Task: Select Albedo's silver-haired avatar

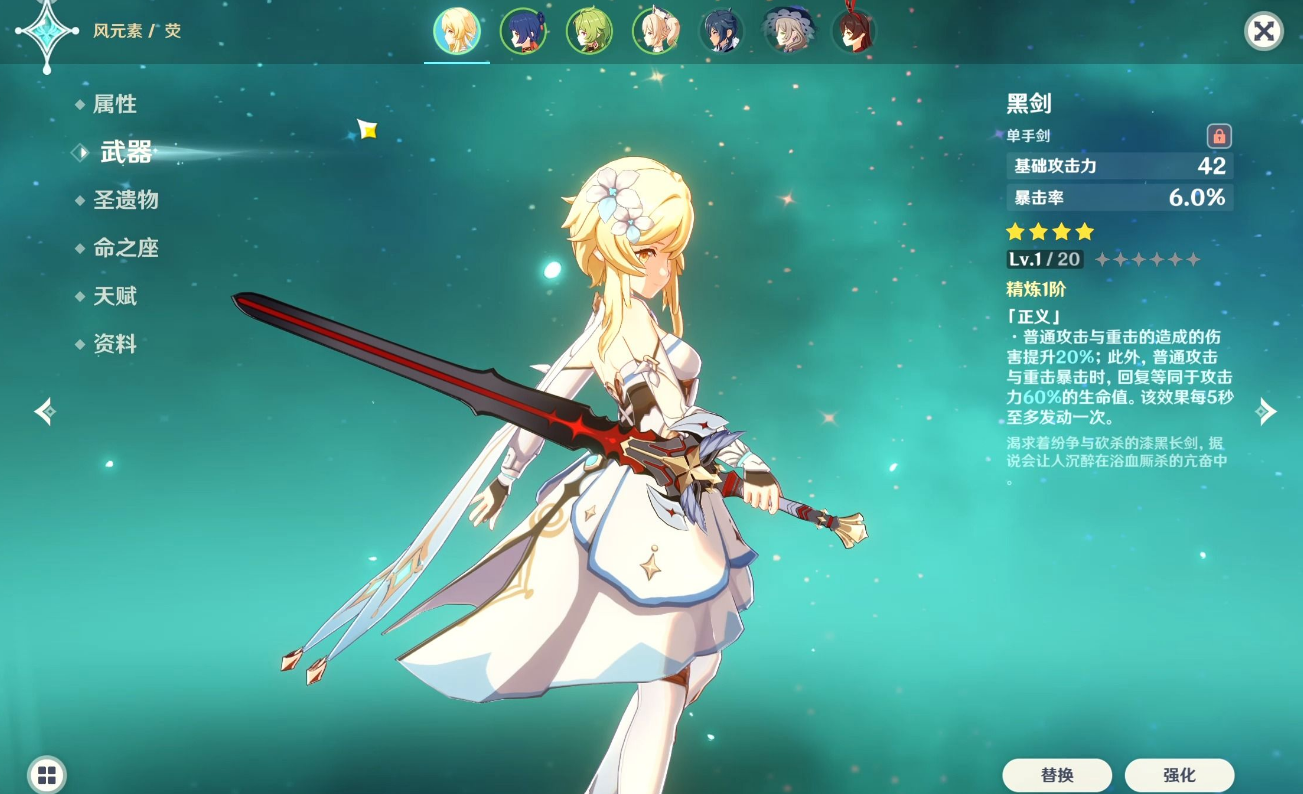Action: tap(789, 30)
